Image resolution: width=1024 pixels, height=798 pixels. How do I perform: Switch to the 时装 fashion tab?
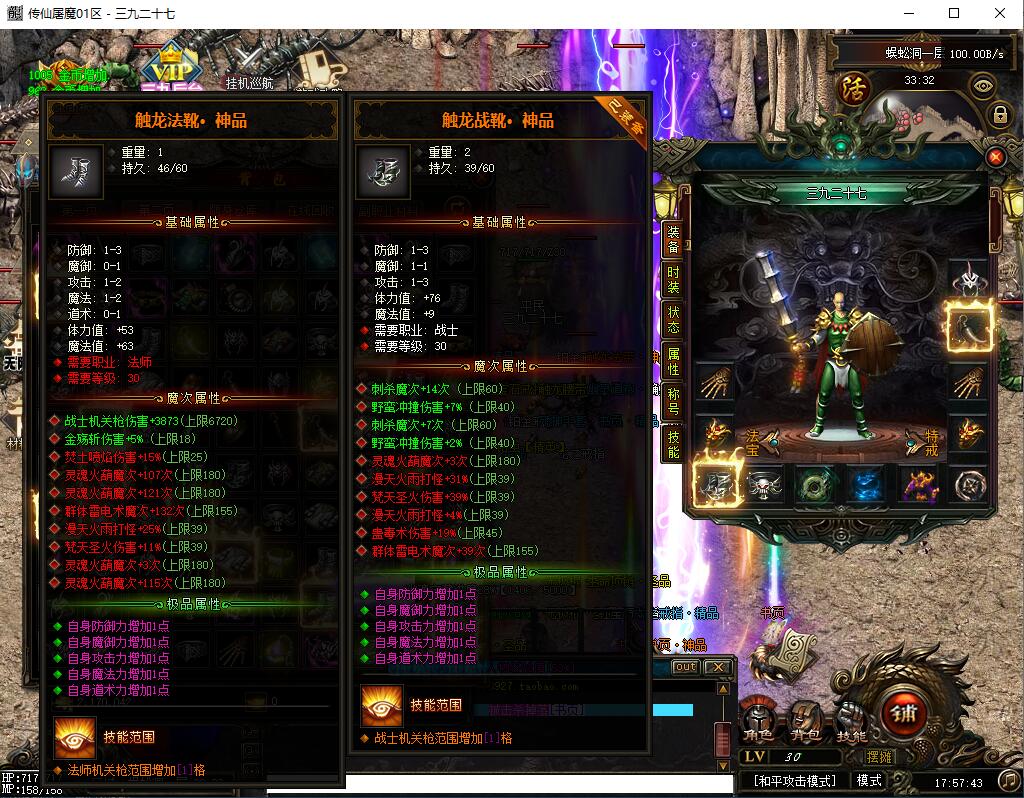(674, 282)
